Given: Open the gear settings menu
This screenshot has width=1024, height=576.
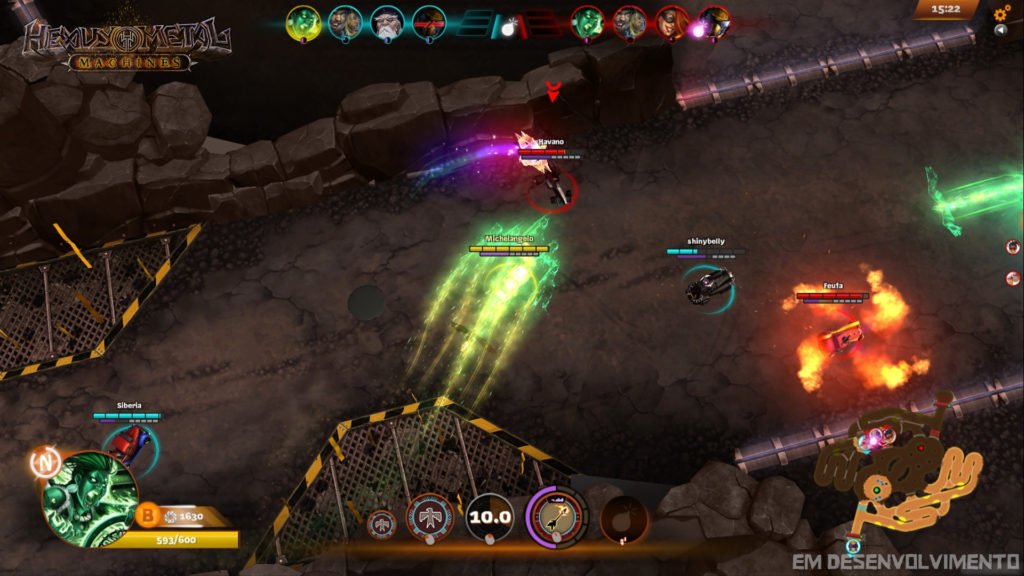Looking at the screenshot, I should click(1001, 14).
